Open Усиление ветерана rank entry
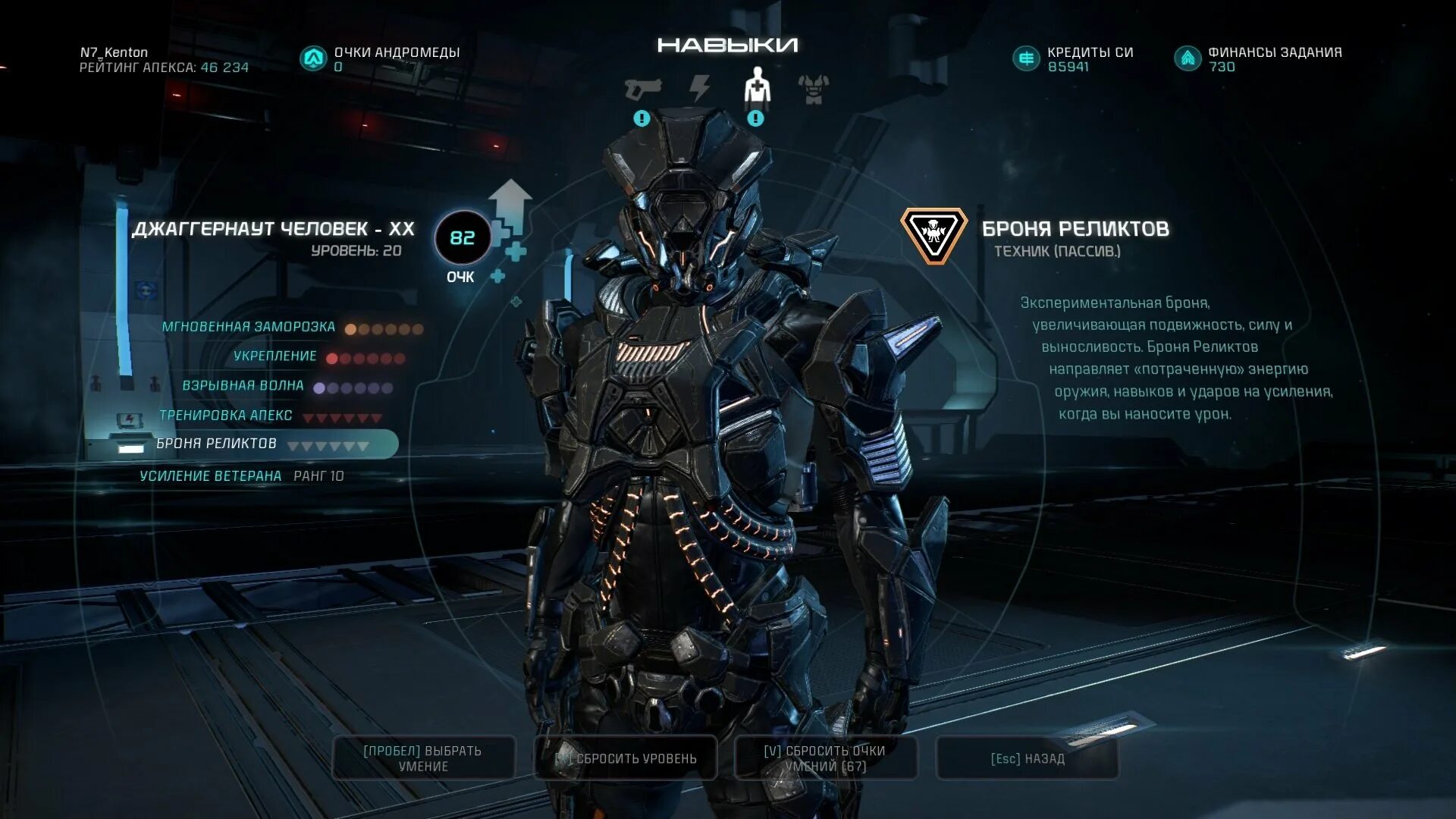1456x819 pixels. coord(211,476)
